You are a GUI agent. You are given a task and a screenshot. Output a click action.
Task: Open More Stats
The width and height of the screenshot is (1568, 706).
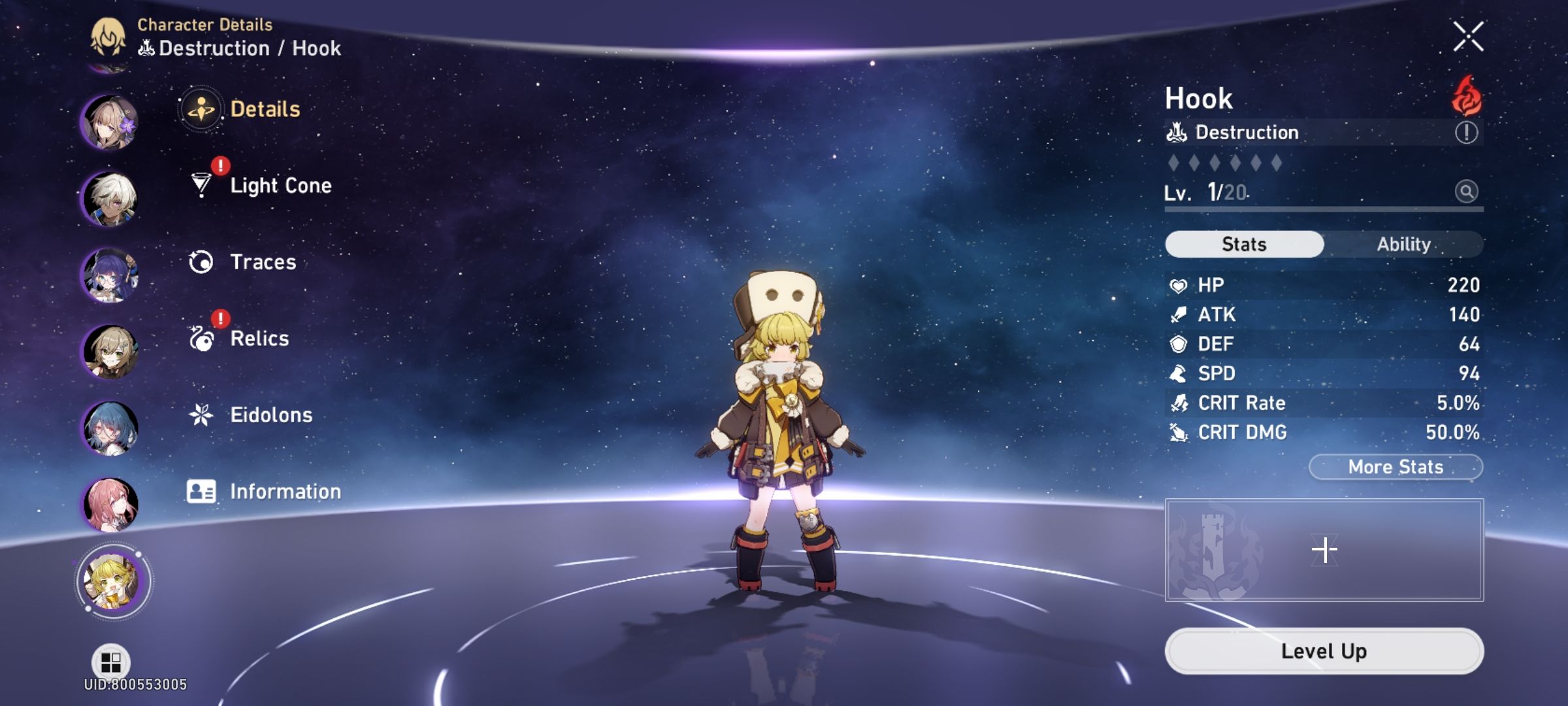[1395, 466]
